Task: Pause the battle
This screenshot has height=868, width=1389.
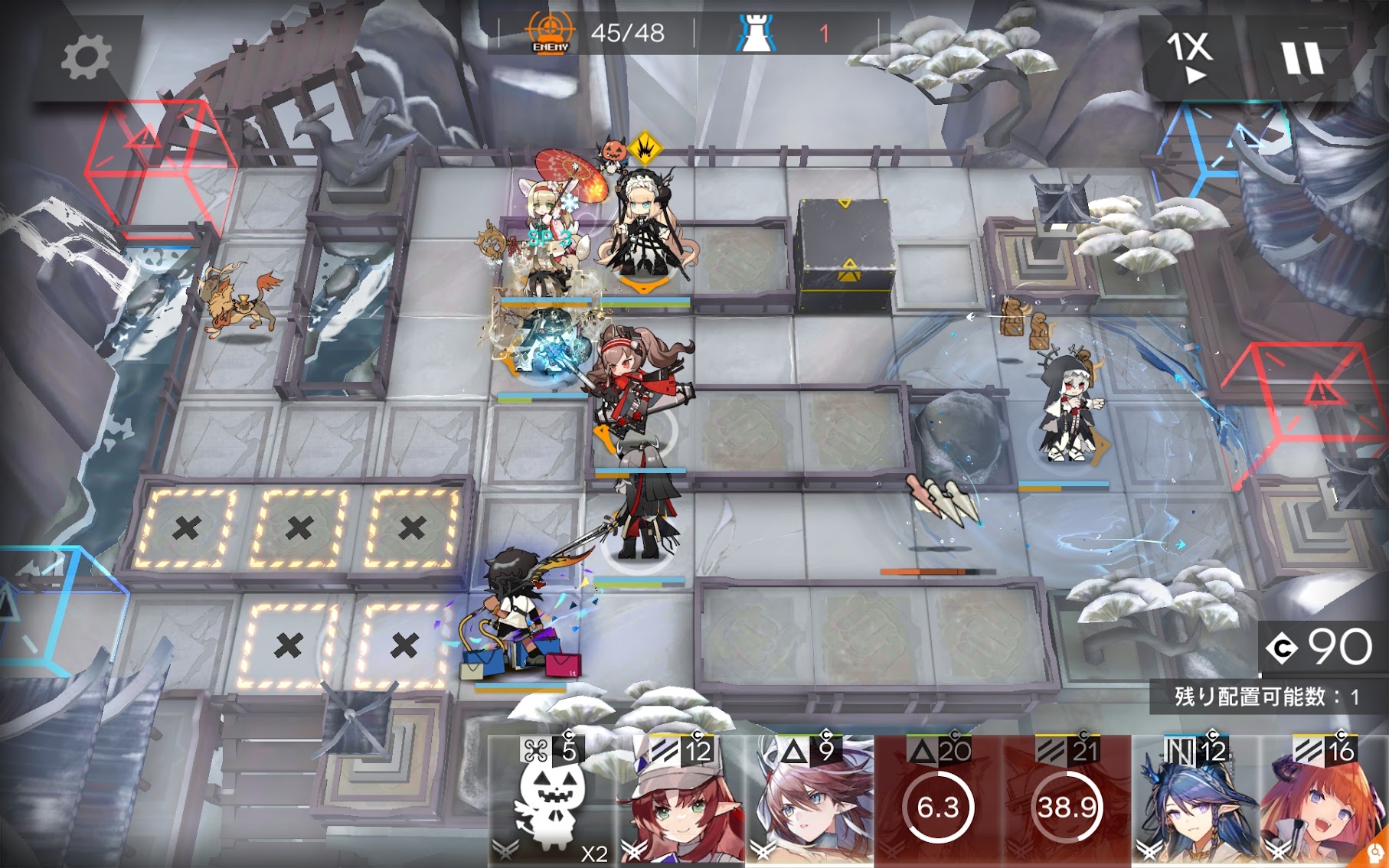Action: (1302, 58)
